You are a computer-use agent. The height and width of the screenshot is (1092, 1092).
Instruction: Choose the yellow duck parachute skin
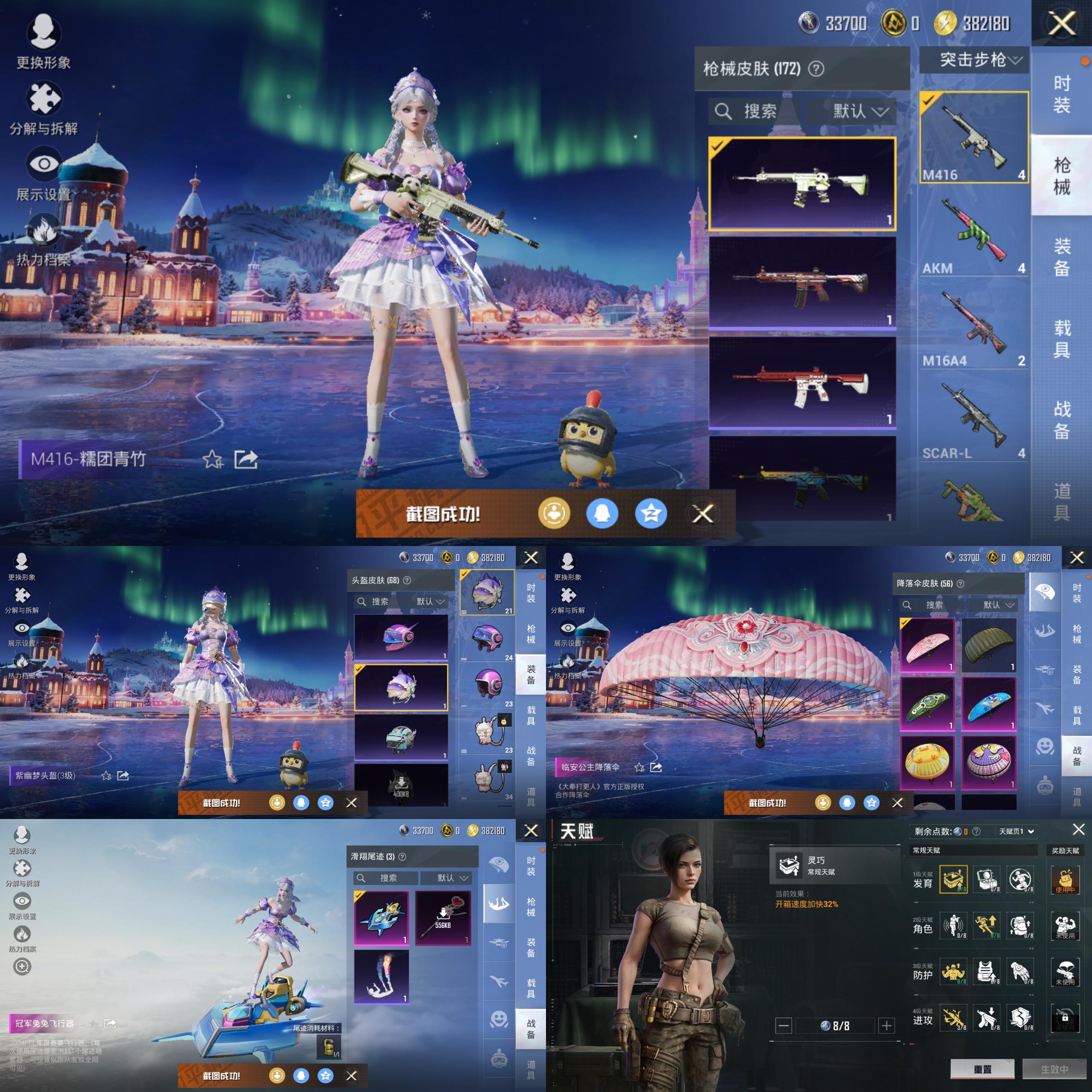[926, 762]
